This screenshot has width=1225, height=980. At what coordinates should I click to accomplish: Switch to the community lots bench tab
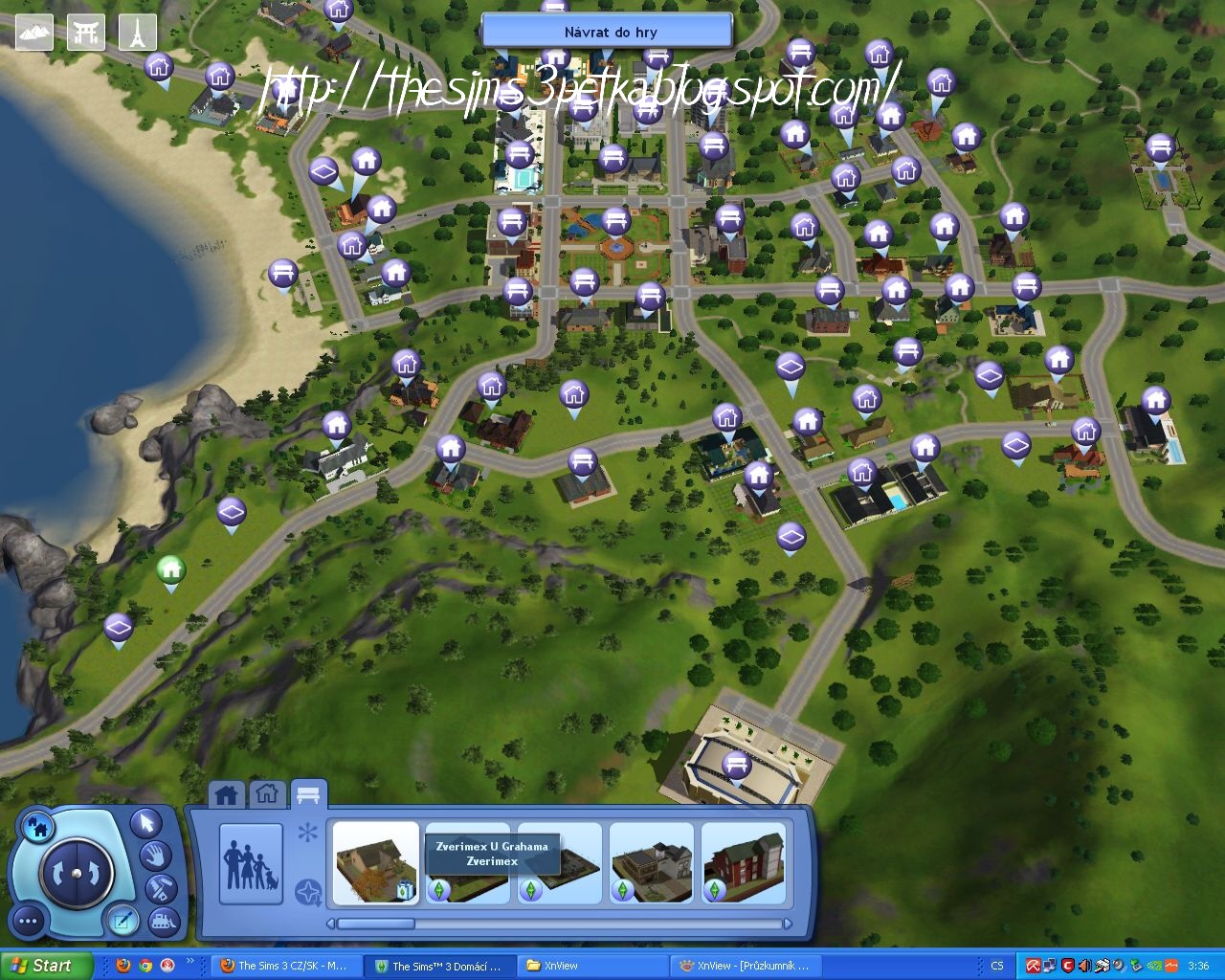306,792
